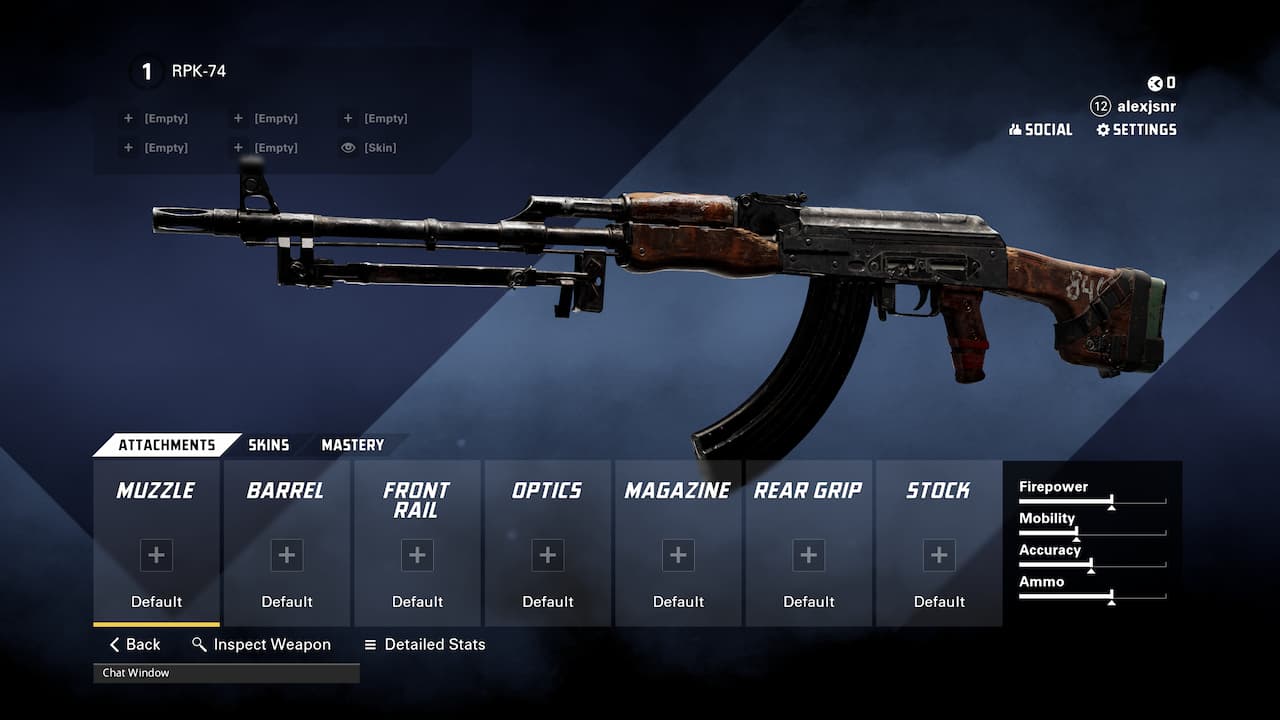Open the Chat Window input
The height and width of the screenshot is (720, 1280).
[226, 673]
